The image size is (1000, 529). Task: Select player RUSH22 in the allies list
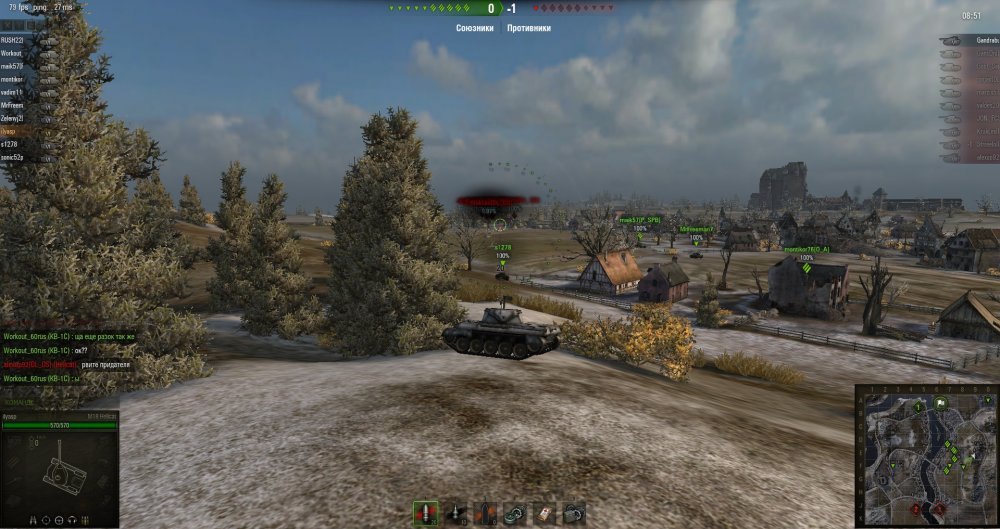(x=13, y=40)
